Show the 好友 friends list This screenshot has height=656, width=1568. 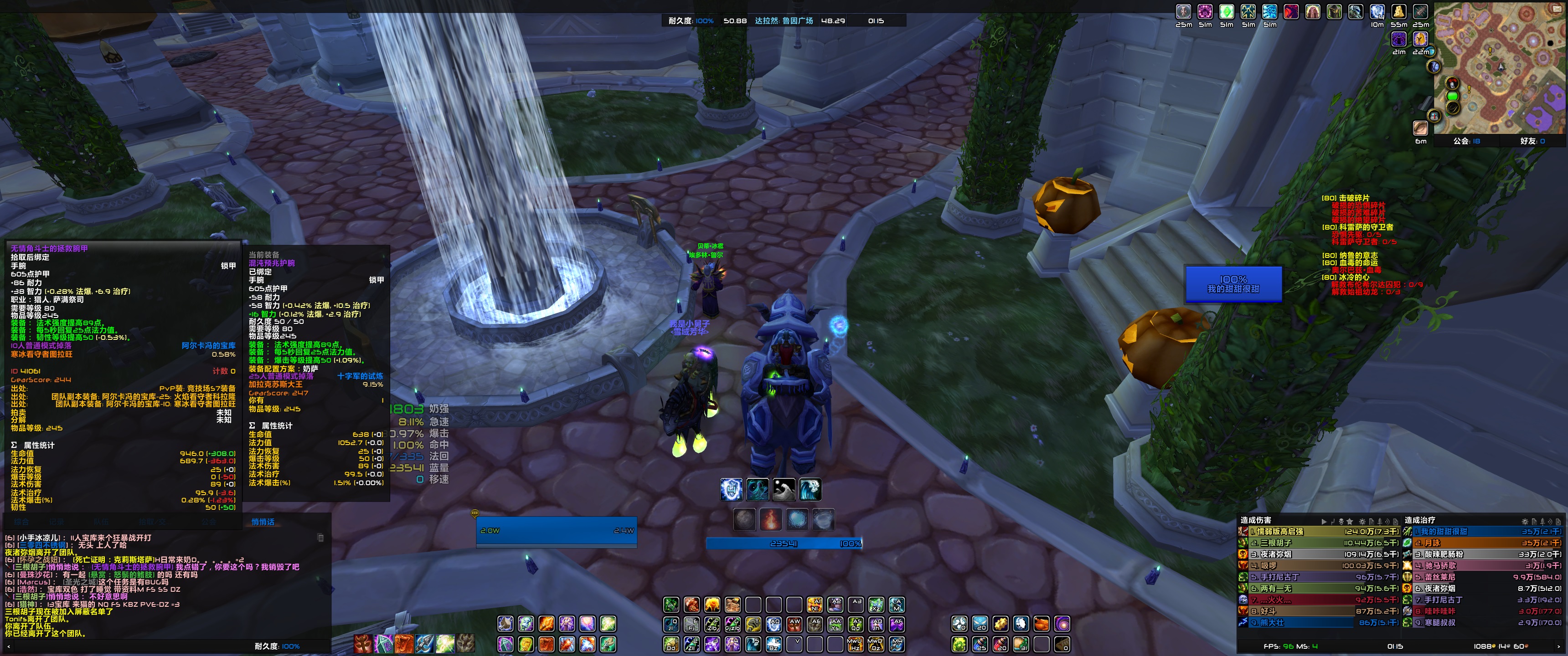tap(1532, 141)
